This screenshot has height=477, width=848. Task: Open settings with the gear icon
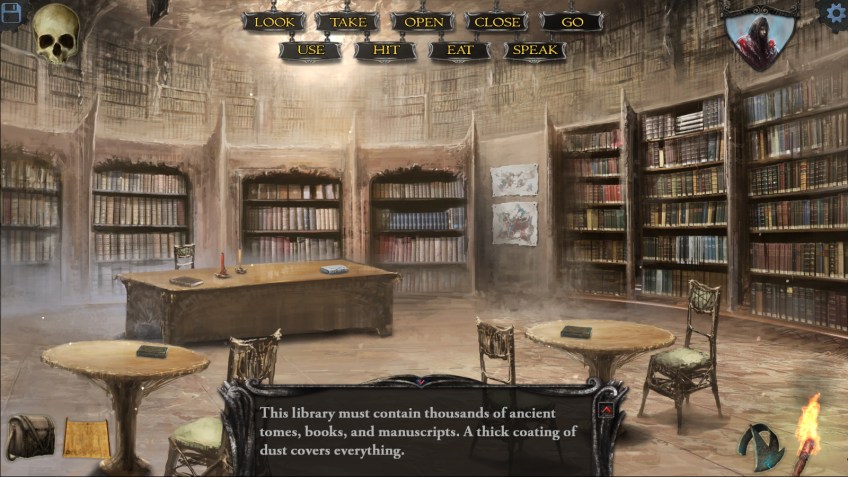coord(833,13)
